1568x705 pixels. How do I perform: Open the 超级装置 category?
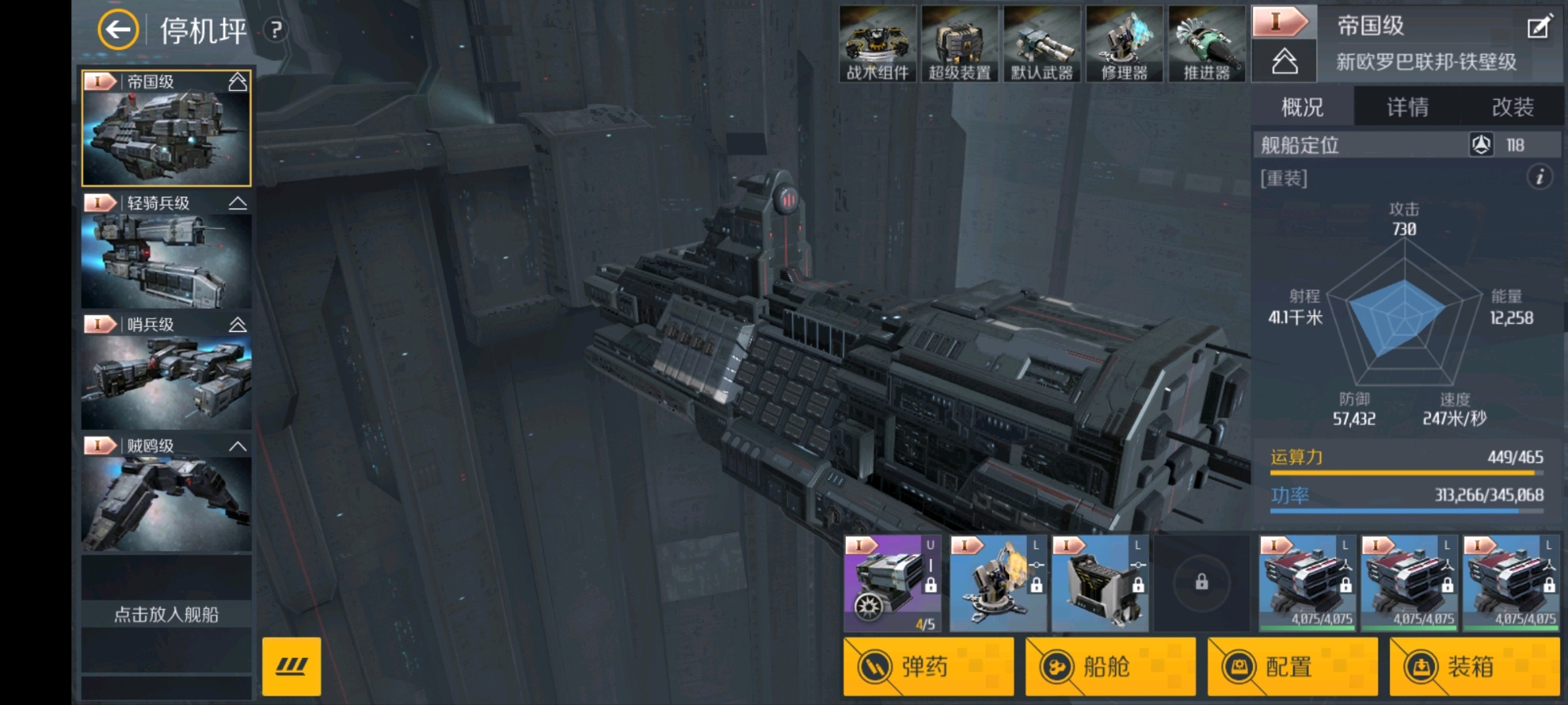[x=960, y=44]
